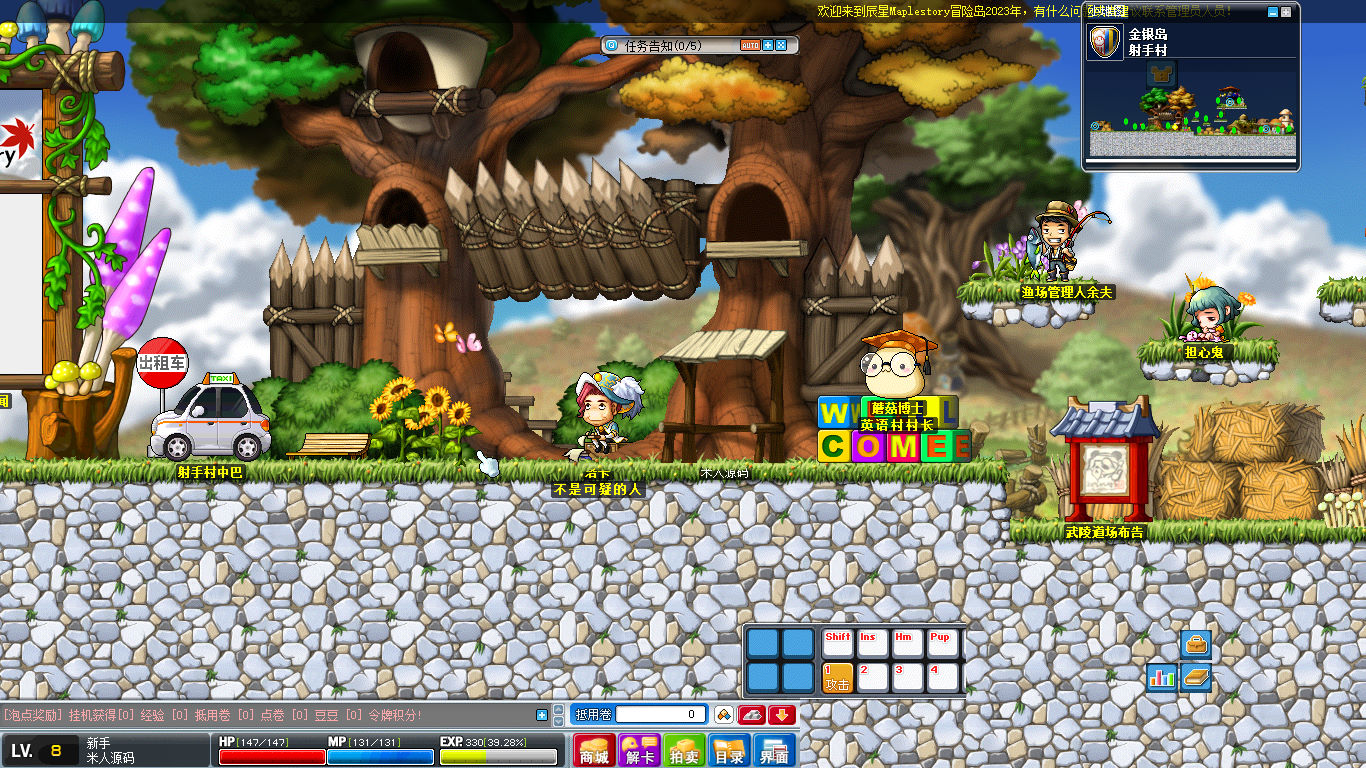This screenshot has width=1366, height=768.
Task: Expand the chat log with the plus button
Action: [542, 714]
